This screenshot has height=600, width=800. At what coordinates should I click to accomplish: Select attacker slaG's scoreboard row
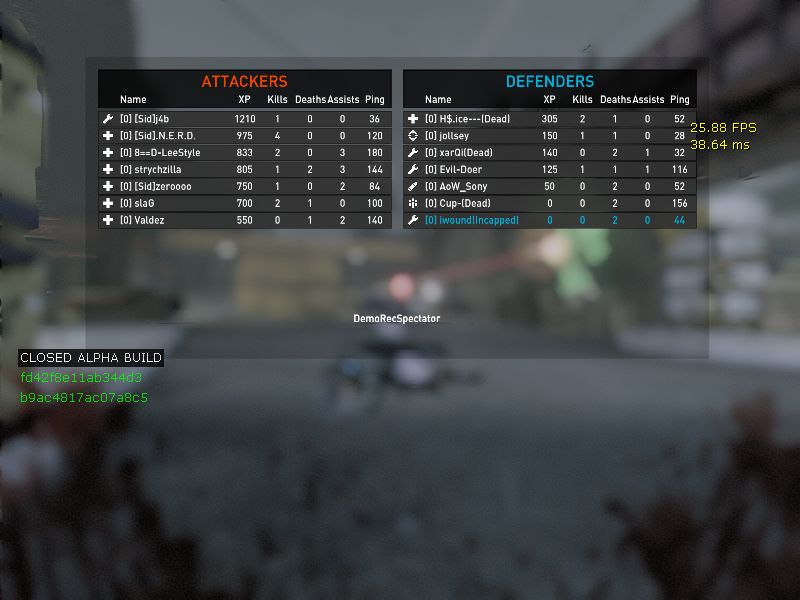244,203
